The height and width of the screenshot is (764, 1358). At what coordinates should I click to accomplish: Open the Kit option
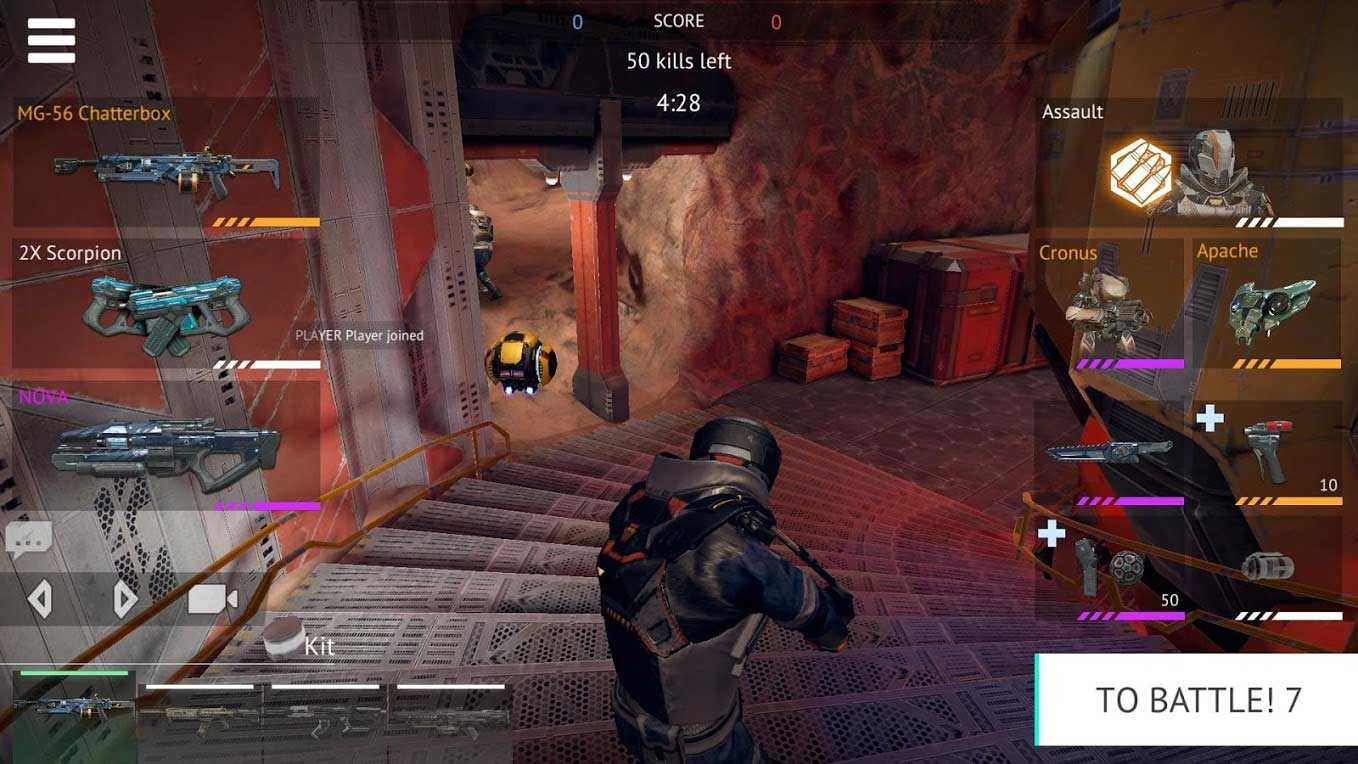300,644
